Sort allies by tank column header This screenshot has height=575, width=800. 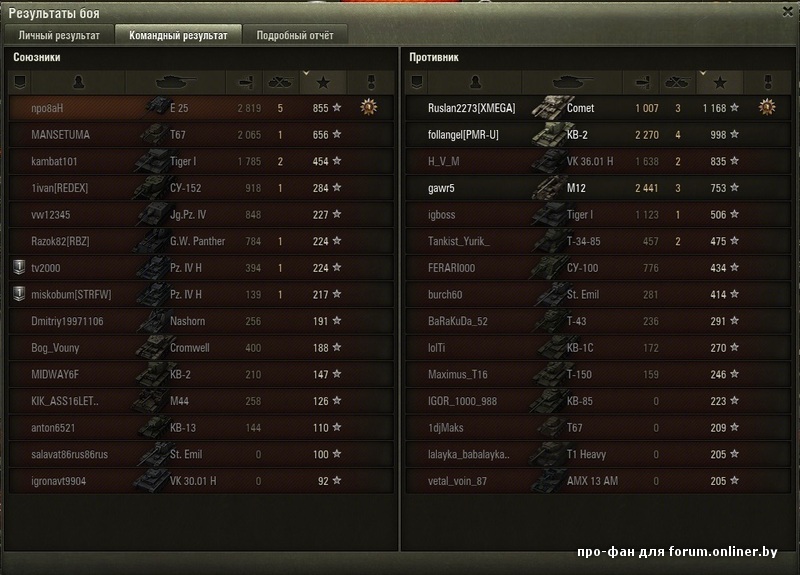(x=177, y=81)
